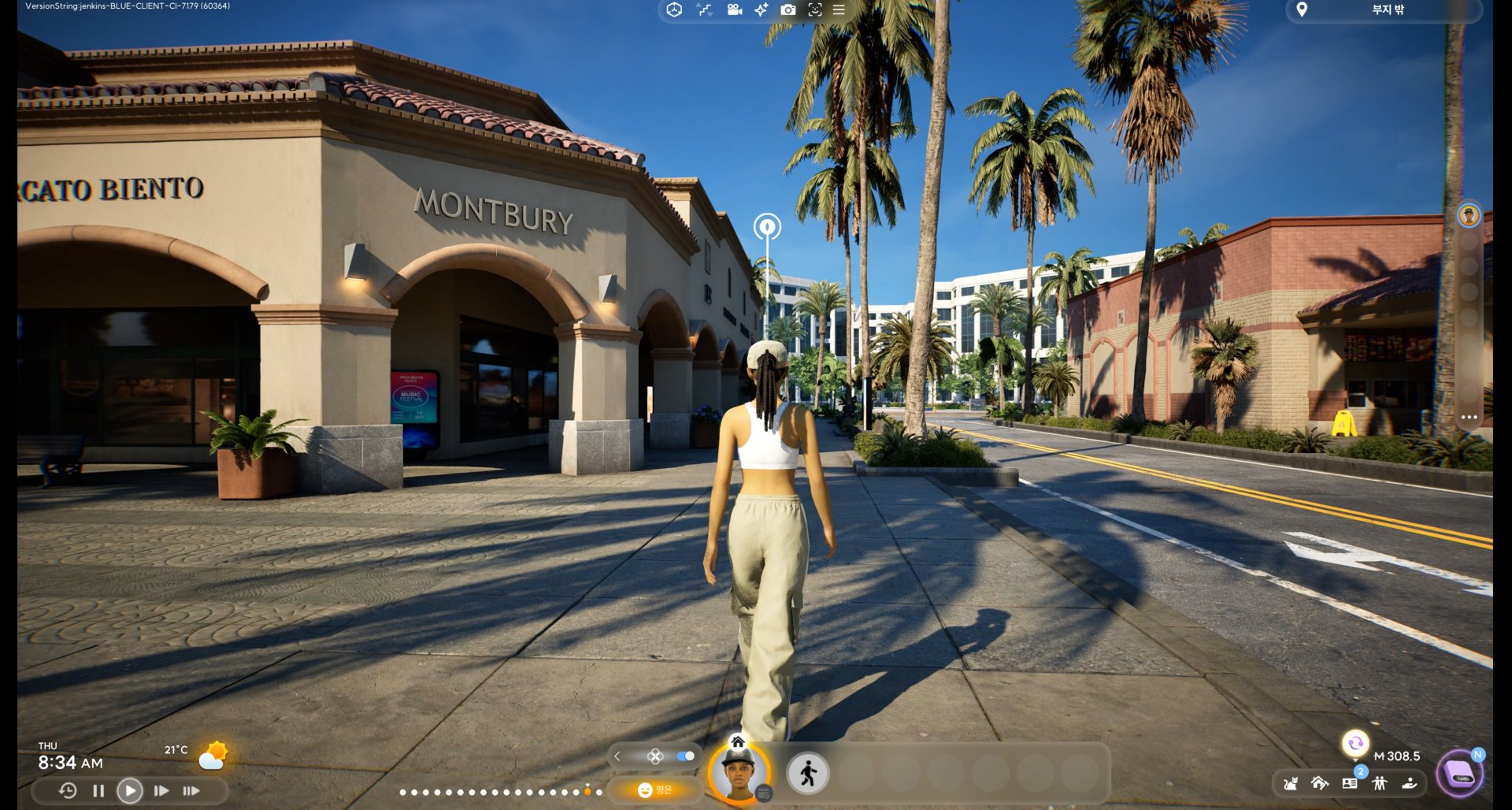This screenshot has height=810, width=1512.
Task: Click the walking action icon
Action: click(808, 773)
